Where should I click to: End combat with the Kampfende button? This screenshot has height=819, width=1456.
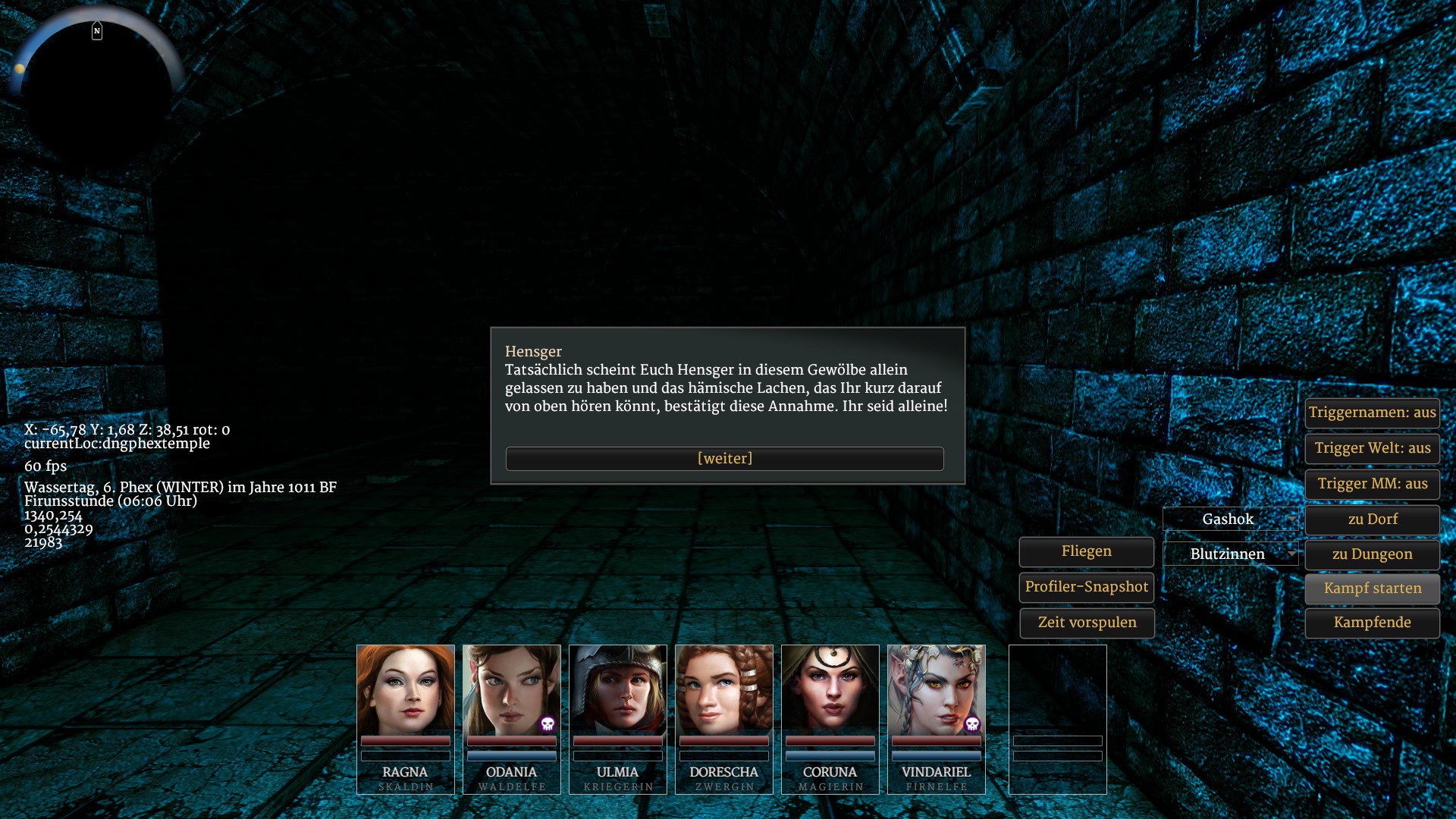(x=1372, y=623)
